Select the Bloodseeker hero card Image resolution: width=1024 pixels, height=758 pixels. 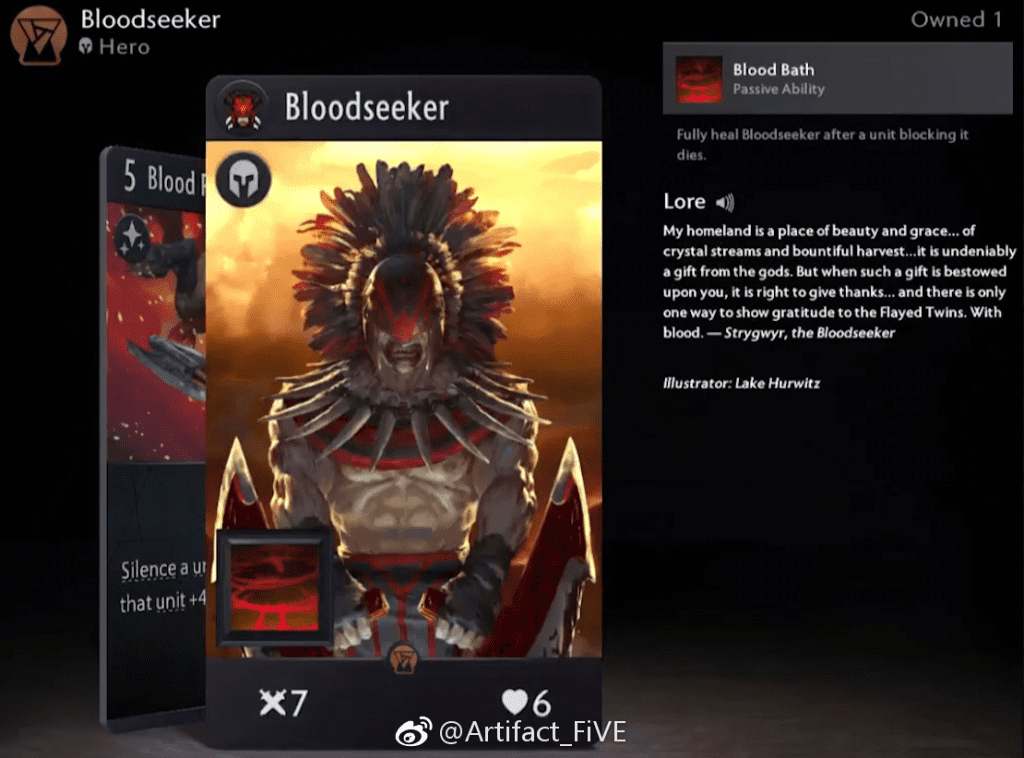[x=403, y=400]
